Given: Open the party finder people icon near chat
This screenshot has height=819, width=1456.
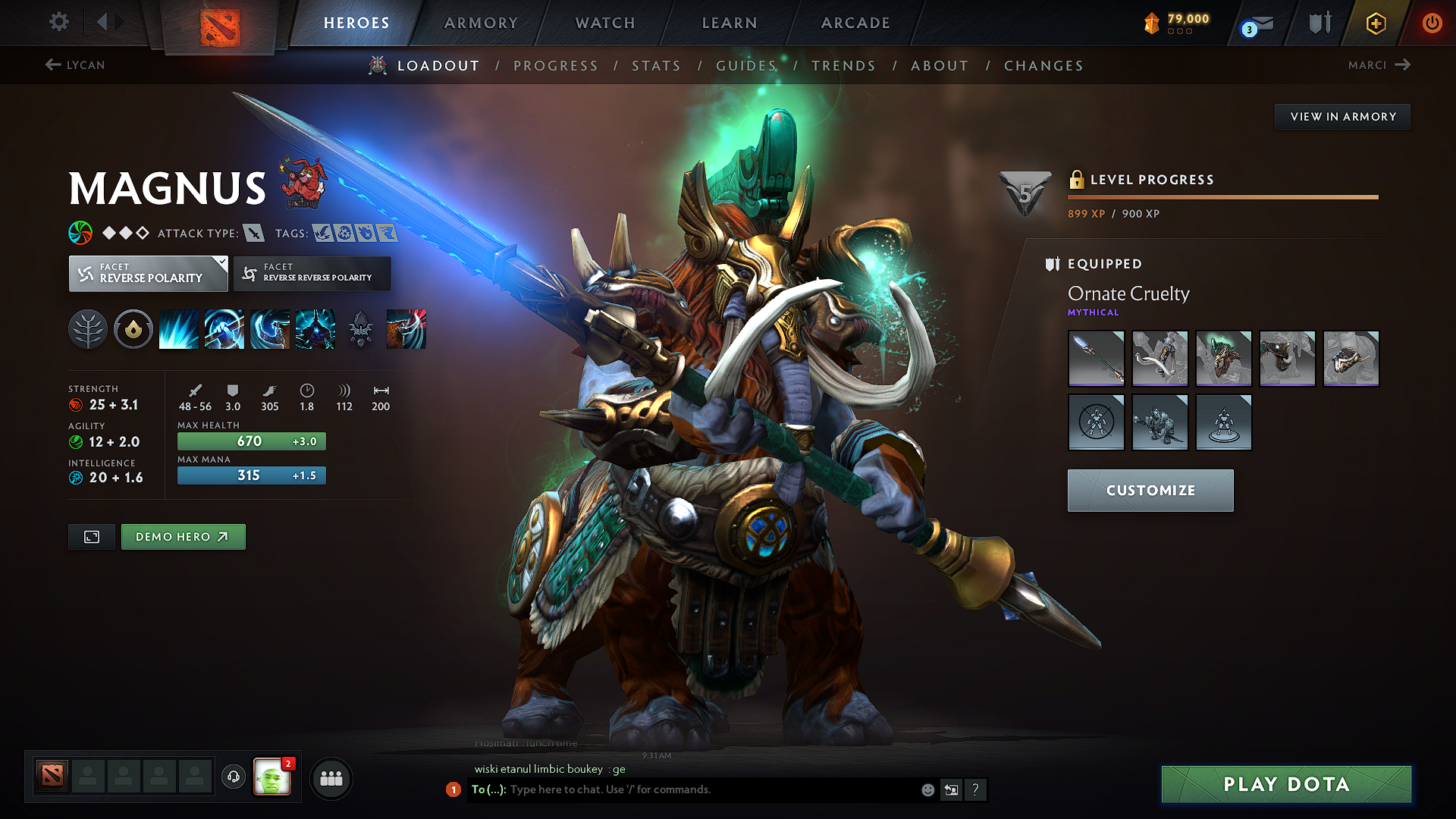Looking at the screenshot, I should click(331, 777).
